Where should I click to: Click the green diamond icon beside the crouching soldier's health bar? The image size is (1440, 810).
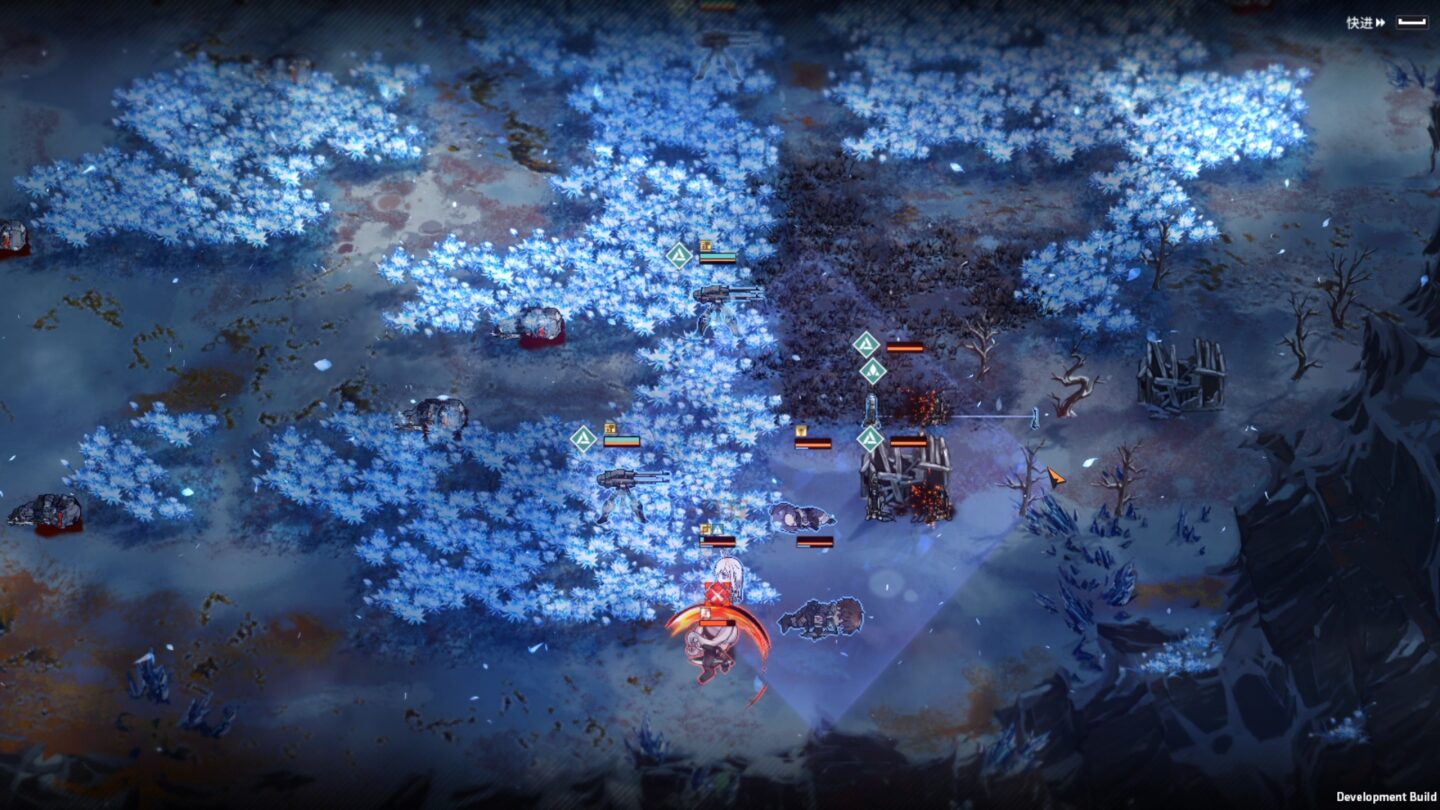[719, 530]
